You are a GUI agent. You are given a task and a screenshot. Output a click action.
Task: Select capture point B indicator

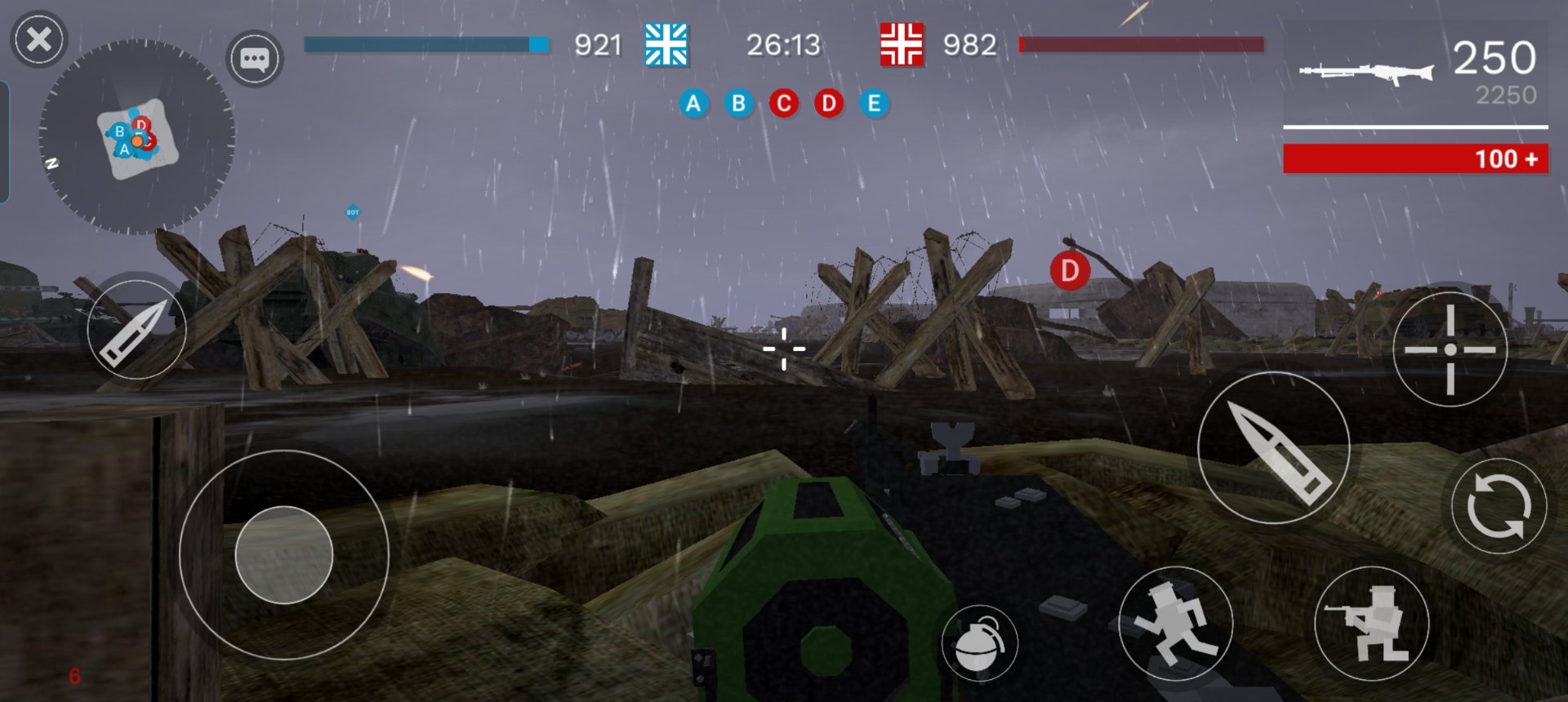[738, 104]
